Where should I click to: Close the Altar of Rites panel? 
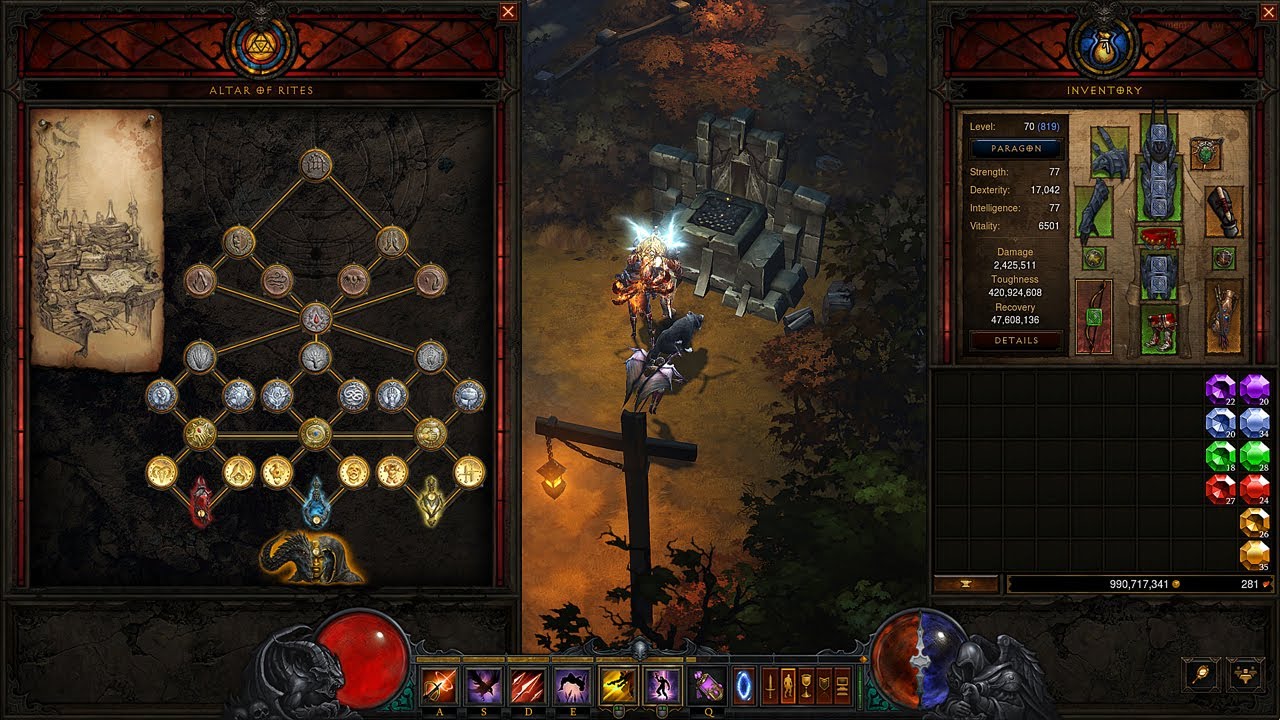508,12
